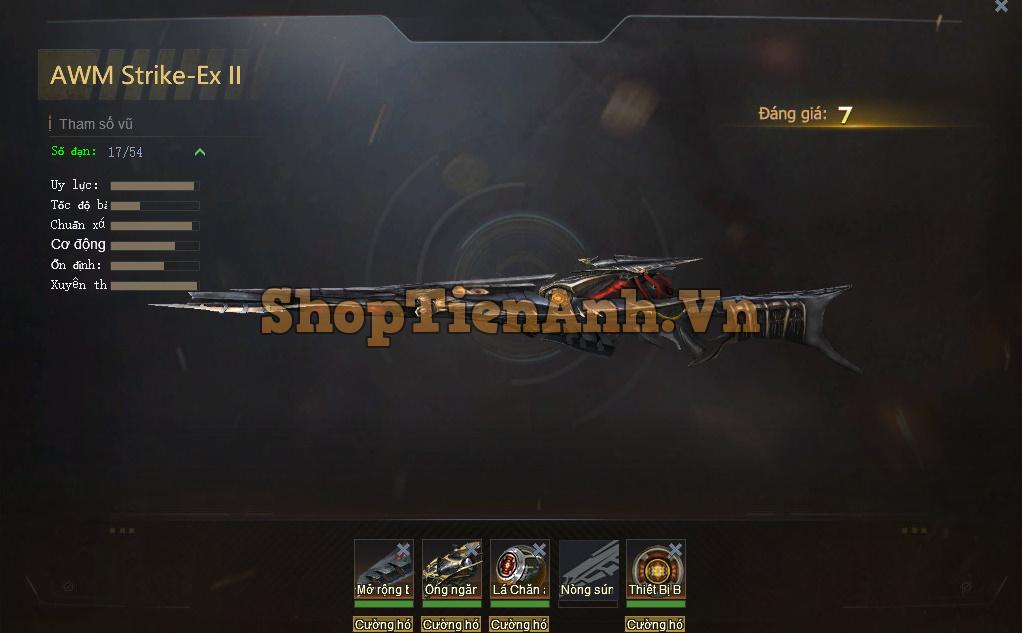This screenshot has width=1022, height=633.
Task: Remove the Lá Chắn attachment with its X
Action: [x=539, y=549]
